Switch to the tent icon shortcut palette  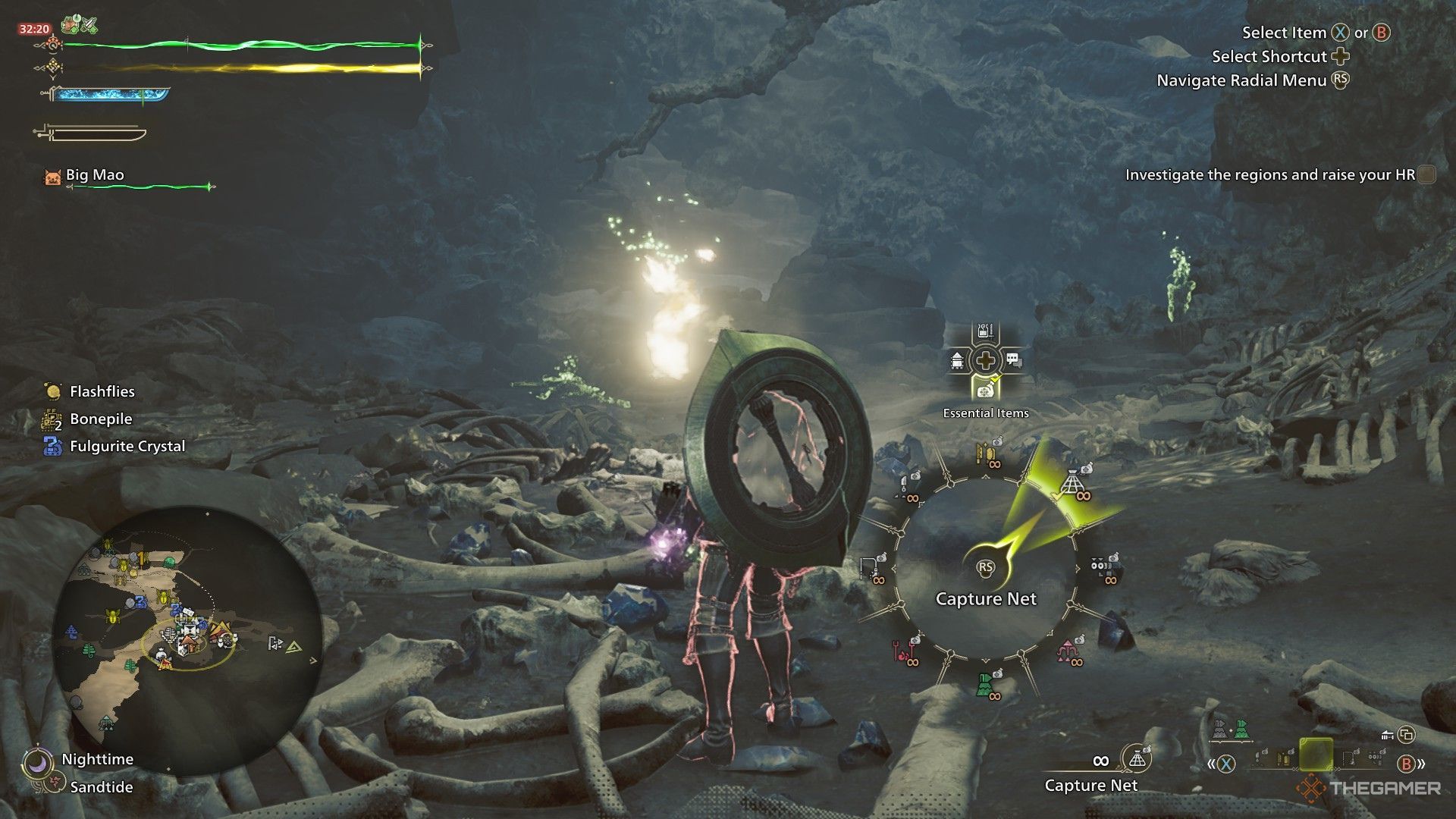coord(957,360)
